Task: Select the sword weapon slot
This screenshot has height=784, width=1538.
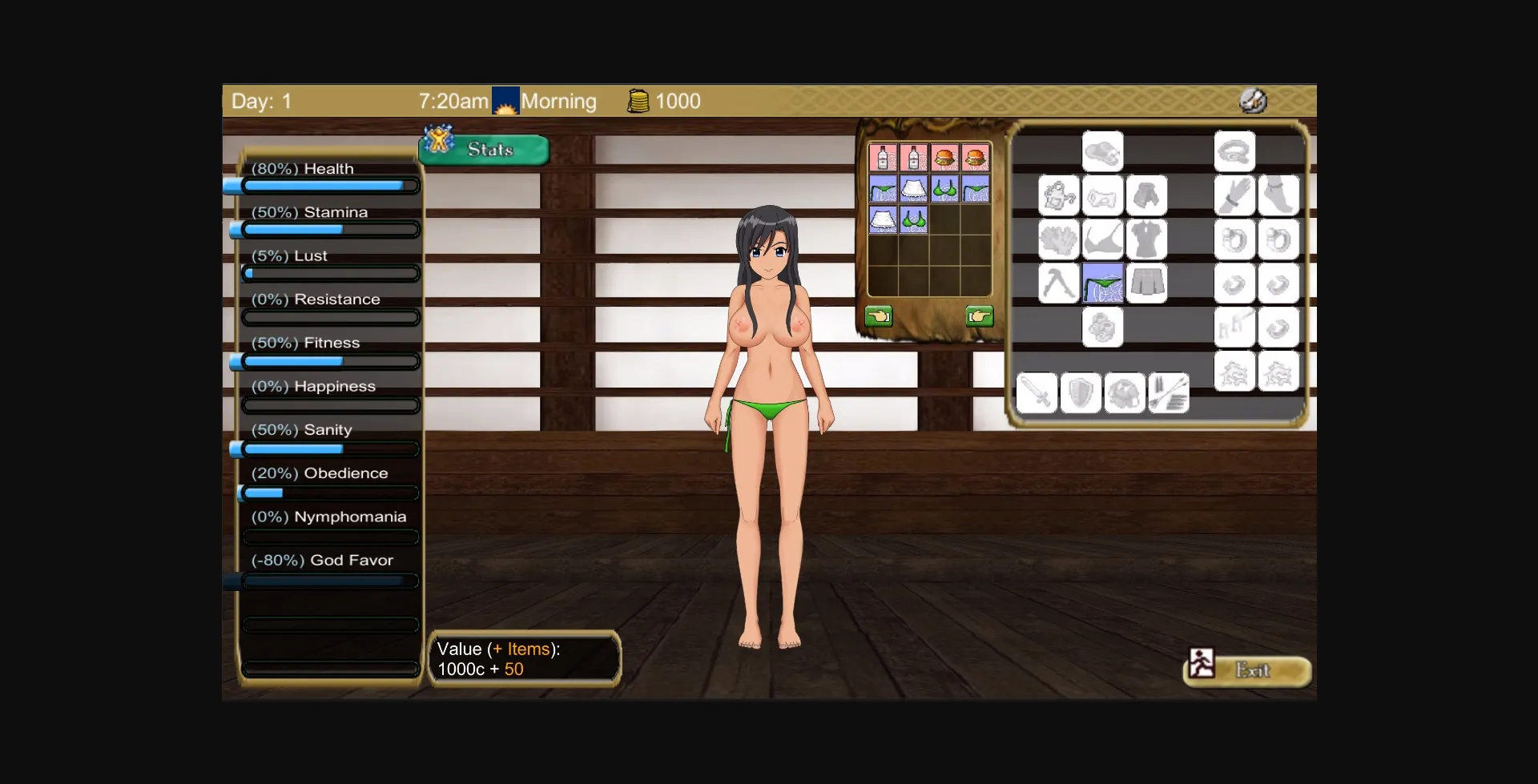Action: point(1038,392)
